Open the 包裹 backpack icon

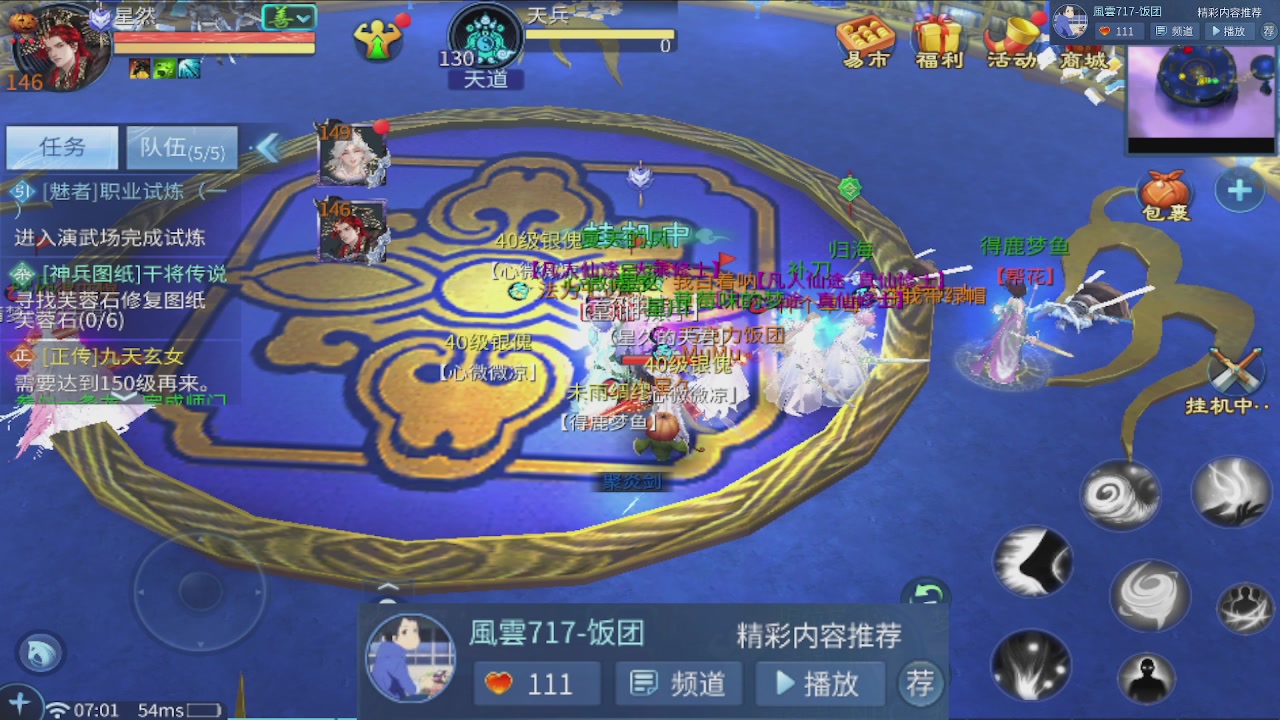point(1163,188)
